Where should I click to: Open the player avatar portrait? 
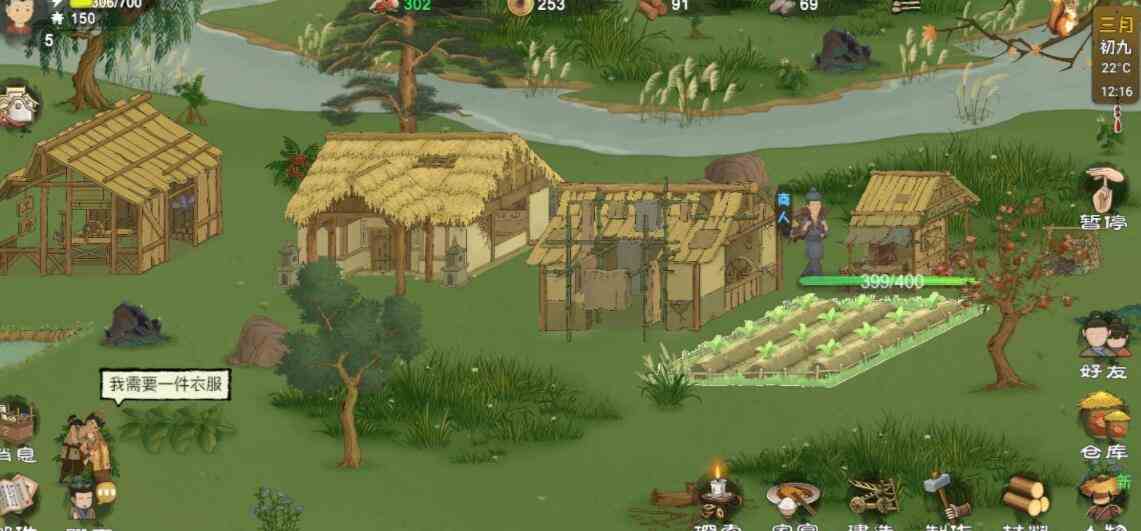point(20,14)
